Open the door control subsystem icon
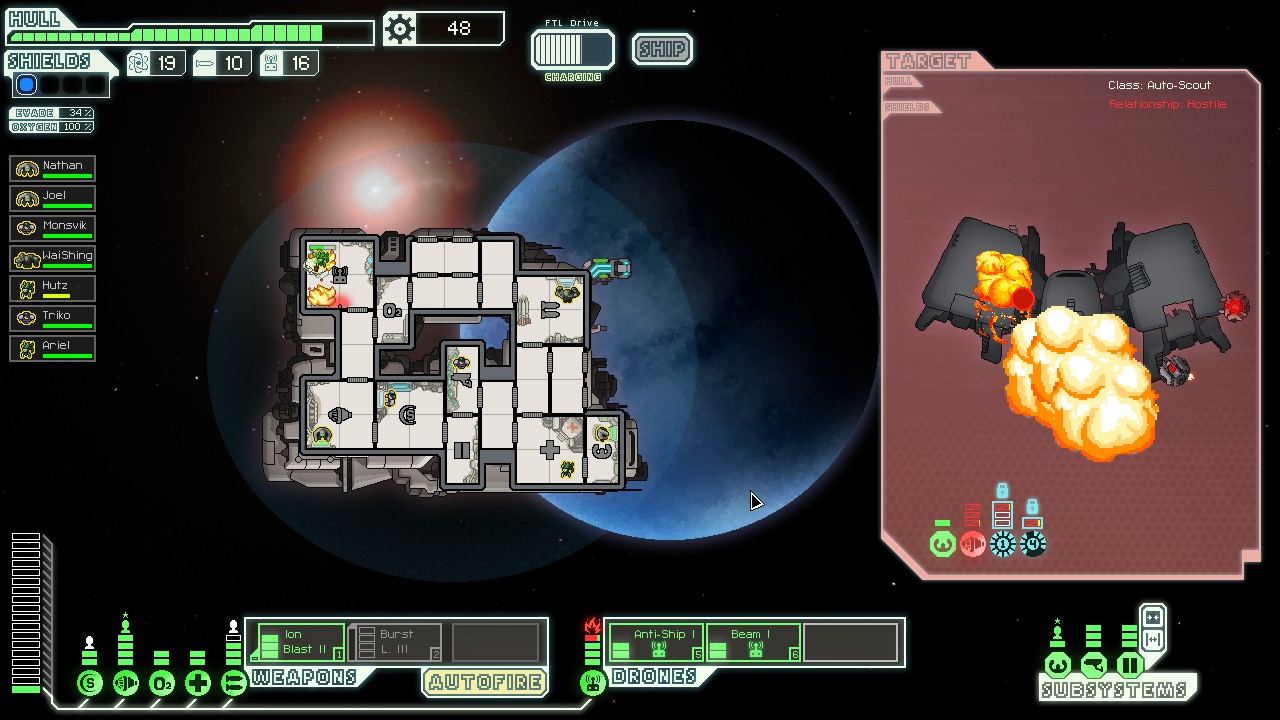The width and height of the screenshot is (1280, 720). pyautogui.click(x=1129, y=665)
